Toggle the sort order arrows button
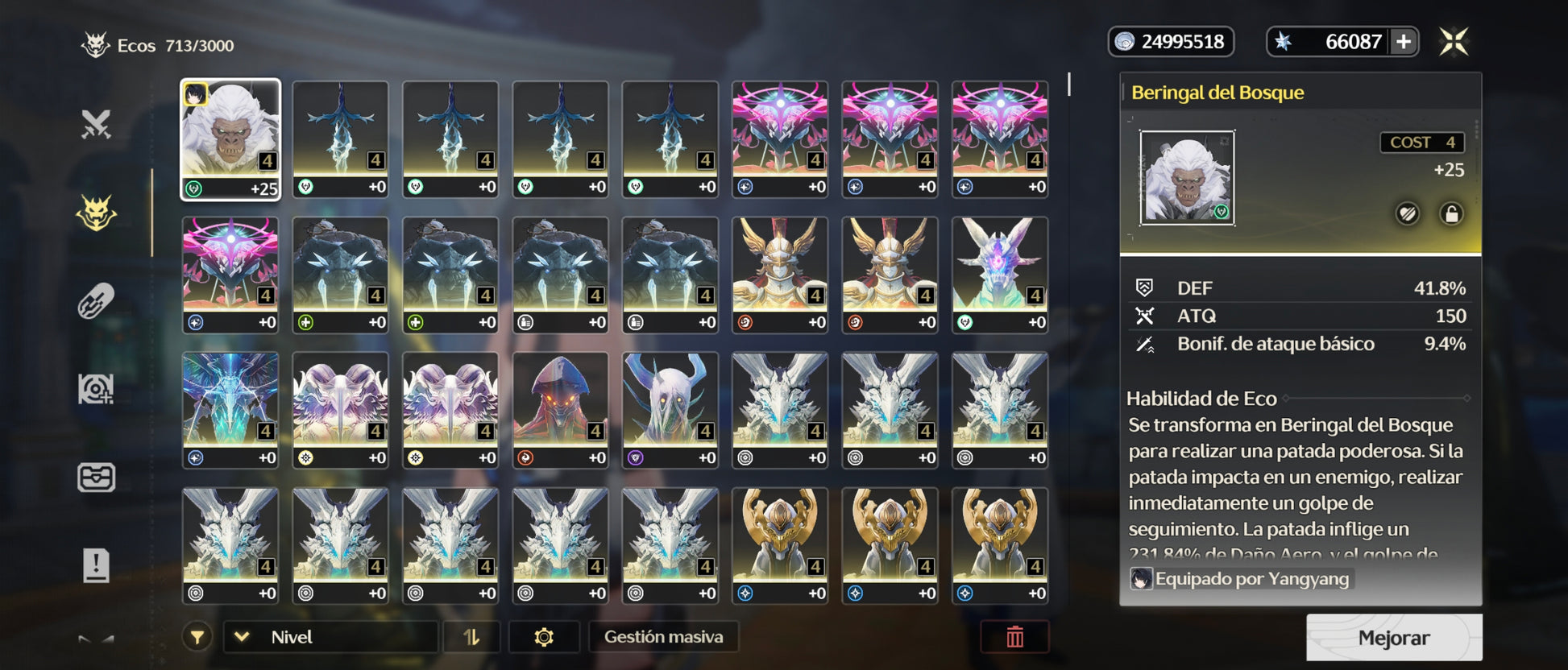Screen dimensions: 1568x670 click(471, 637)
